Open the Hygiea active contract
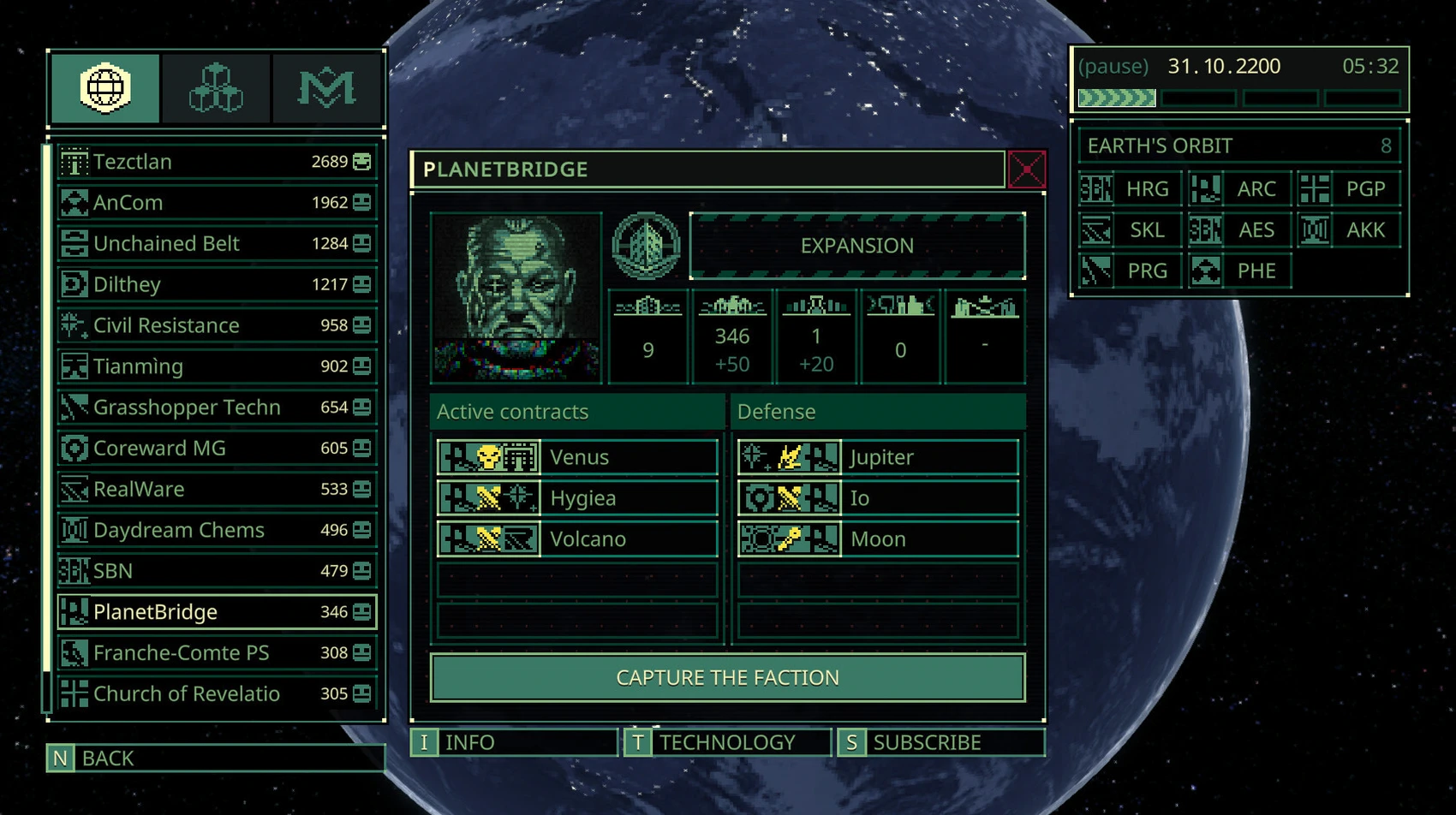This screenshot has width=1456, height=815. tap(577, 498)
